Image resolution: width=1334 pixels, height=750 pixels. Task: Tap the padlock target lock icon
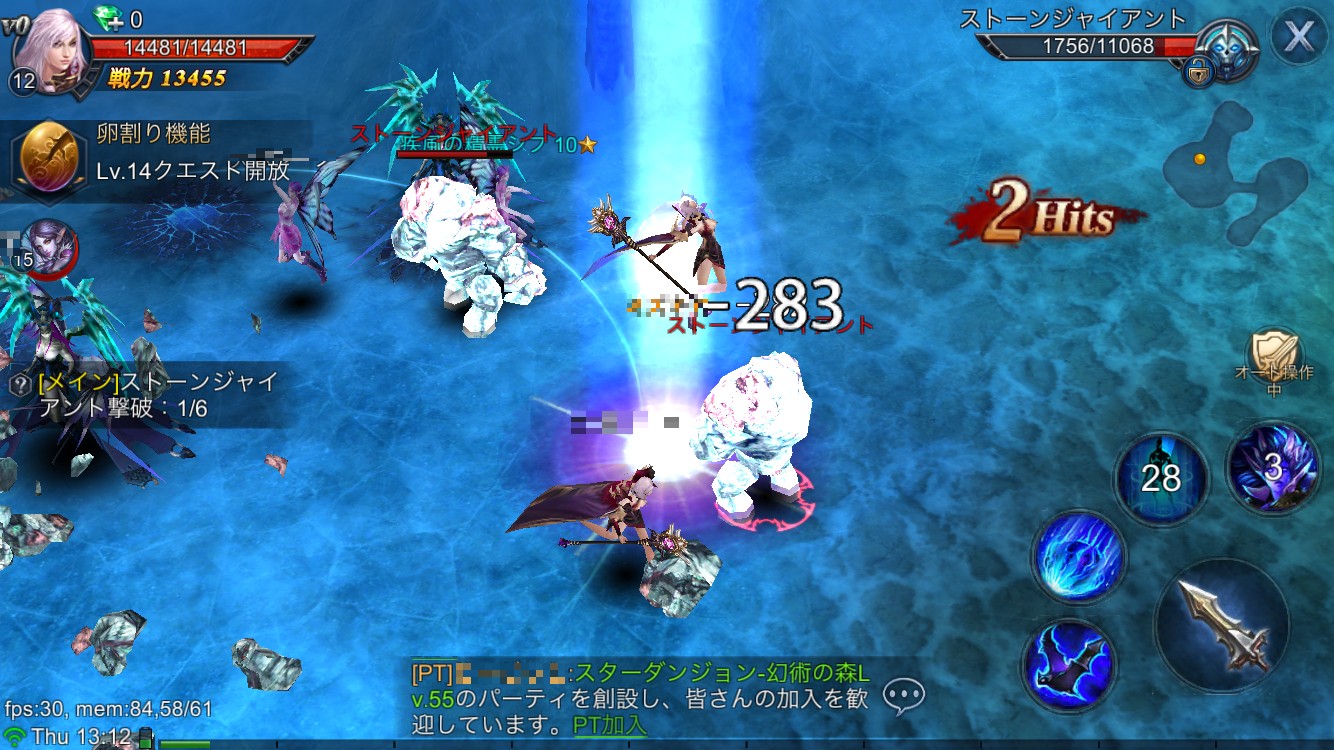click(x=1196, y=71)
